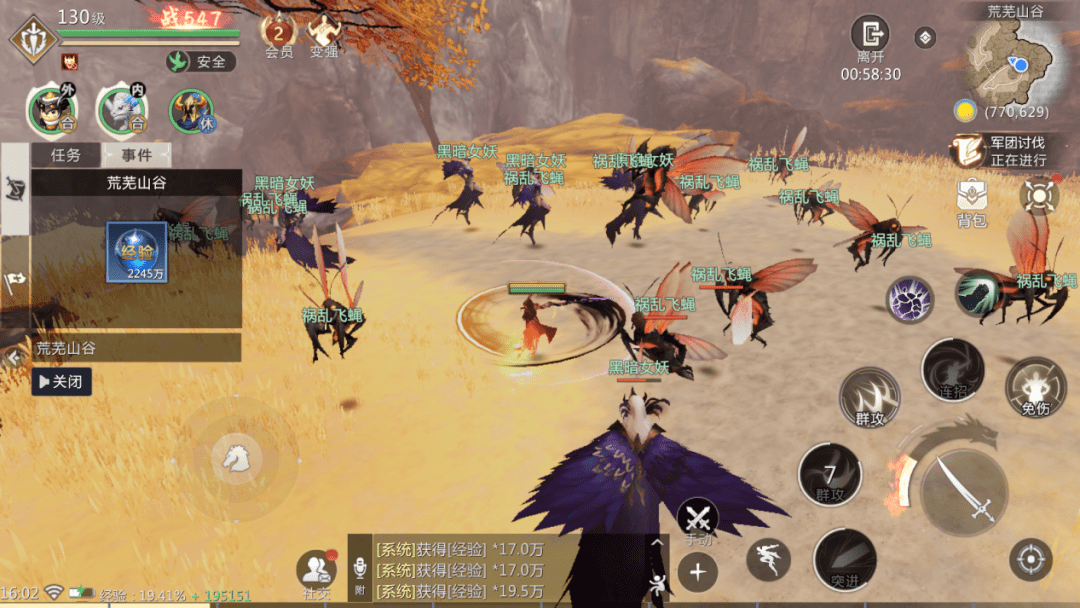Open the 变强 power-up menu
This screenshot has width=1080, height=608.
point(323,32)
